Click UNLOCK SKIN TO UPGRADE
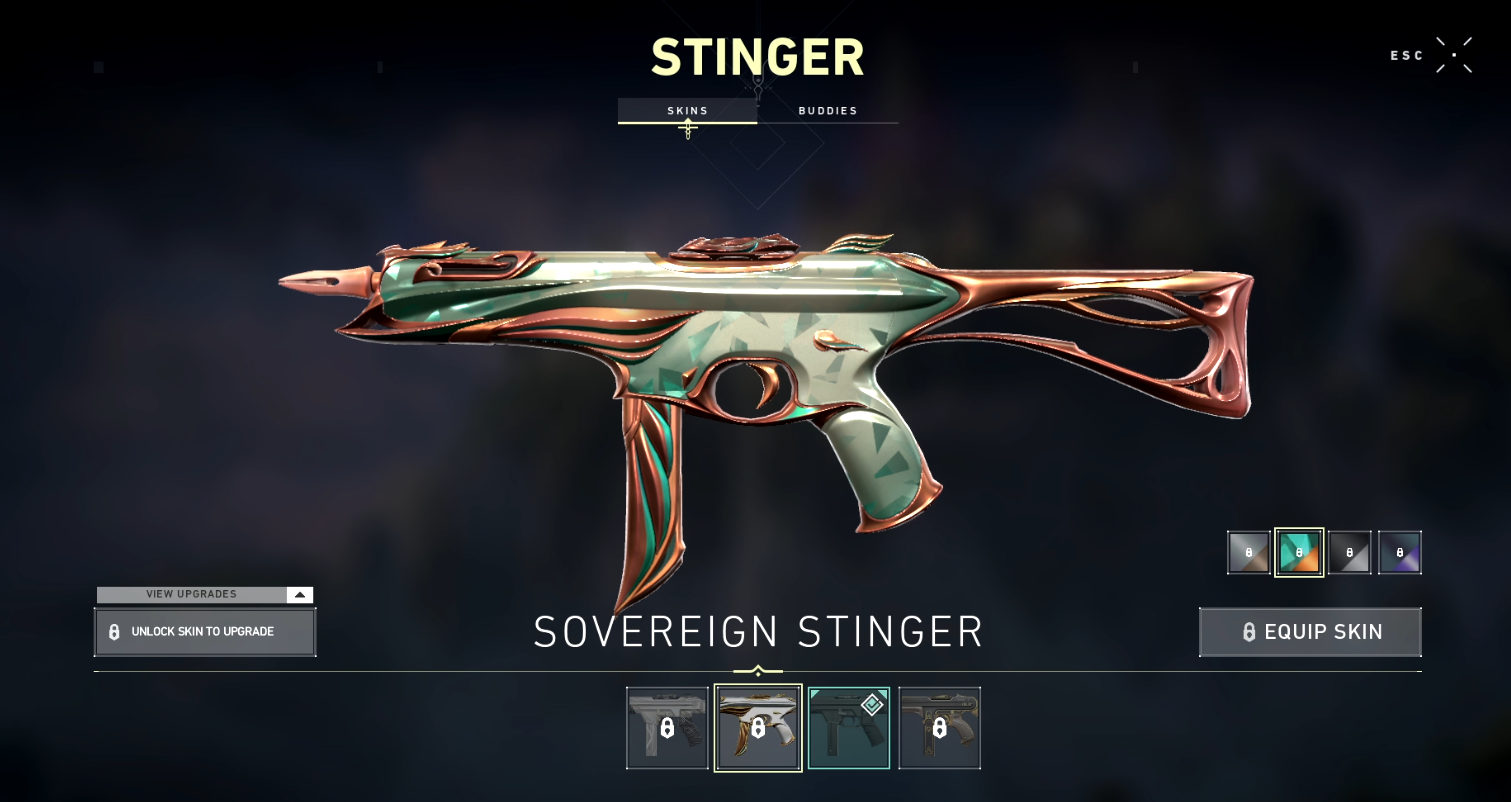The height and width of the screenshot is (802, 1511). [x=205, y=632]
